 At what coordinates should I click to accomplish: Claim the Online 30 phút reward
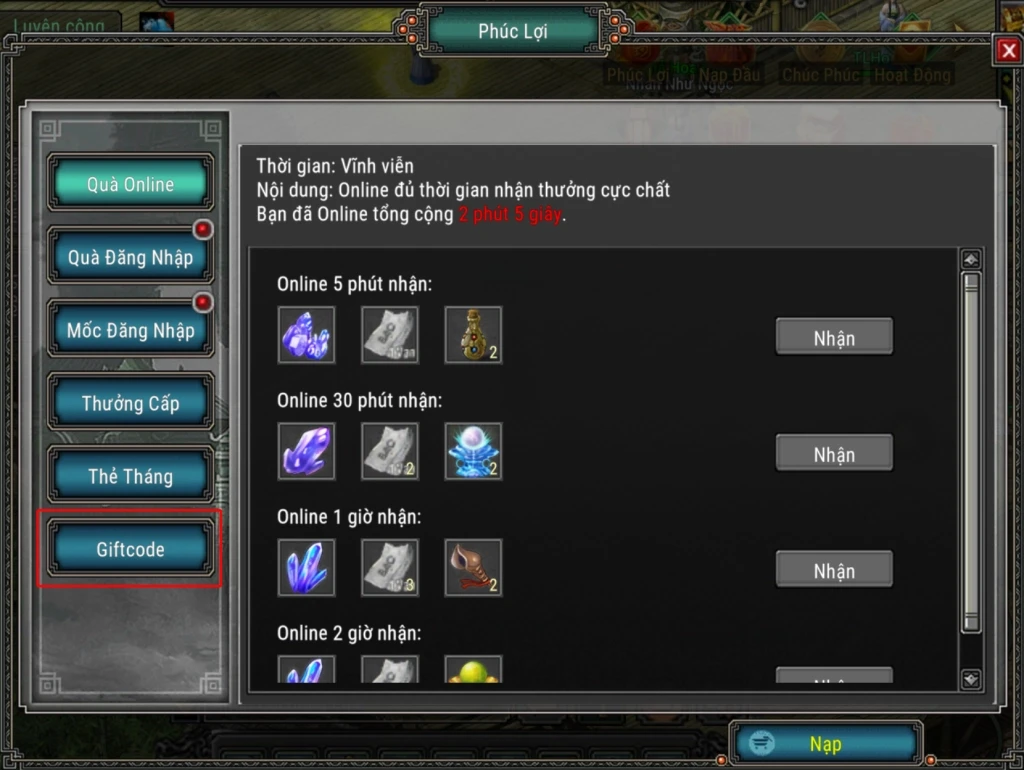coord(834,455)
